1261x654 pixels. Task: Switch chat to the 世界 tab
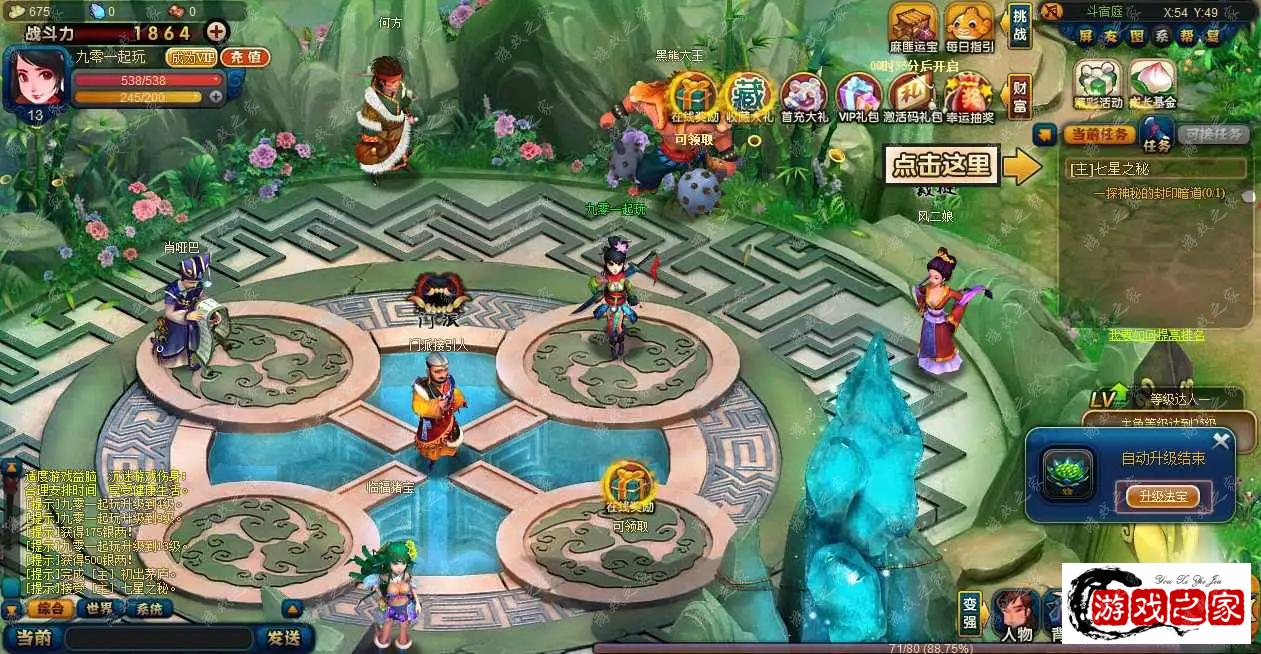[99, 609]
